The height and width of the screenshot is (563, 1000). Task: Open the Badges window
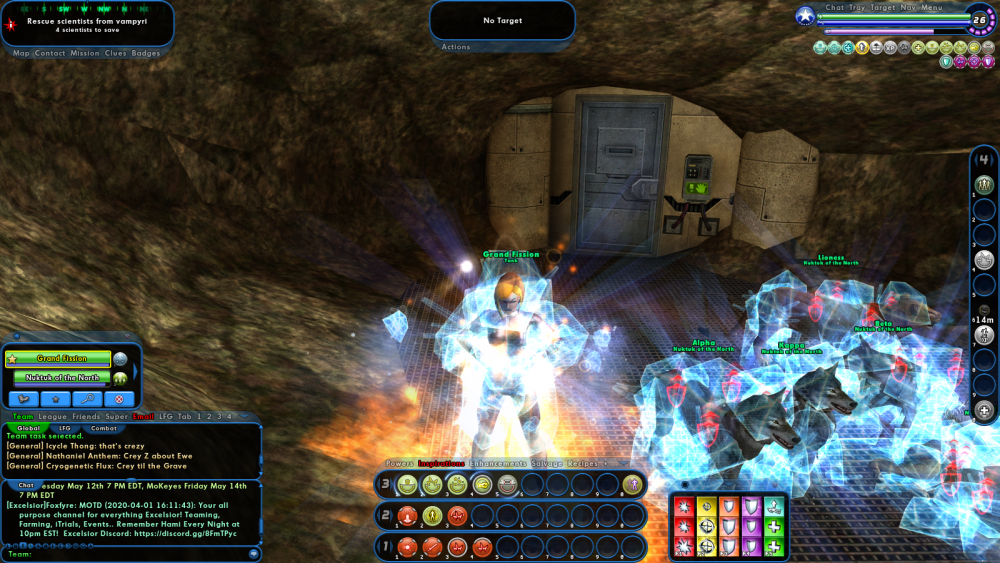point(146,53)
